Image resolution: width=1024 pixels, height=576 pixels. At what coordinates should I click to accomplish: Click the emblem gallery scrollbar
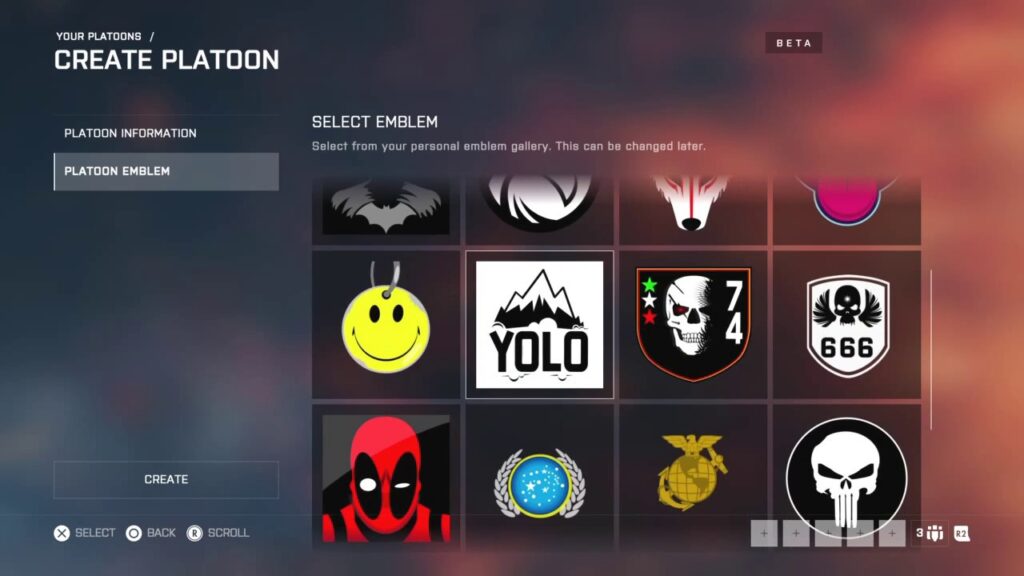click(931, 348)
